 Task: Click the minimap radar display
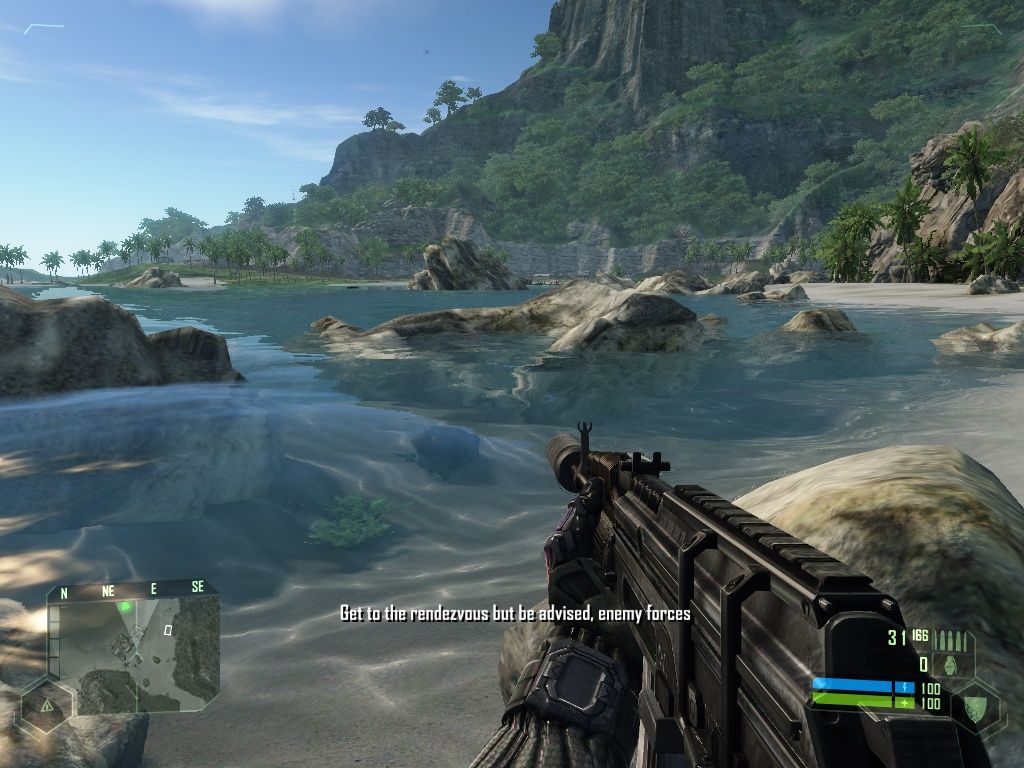(x=133, y=653)
